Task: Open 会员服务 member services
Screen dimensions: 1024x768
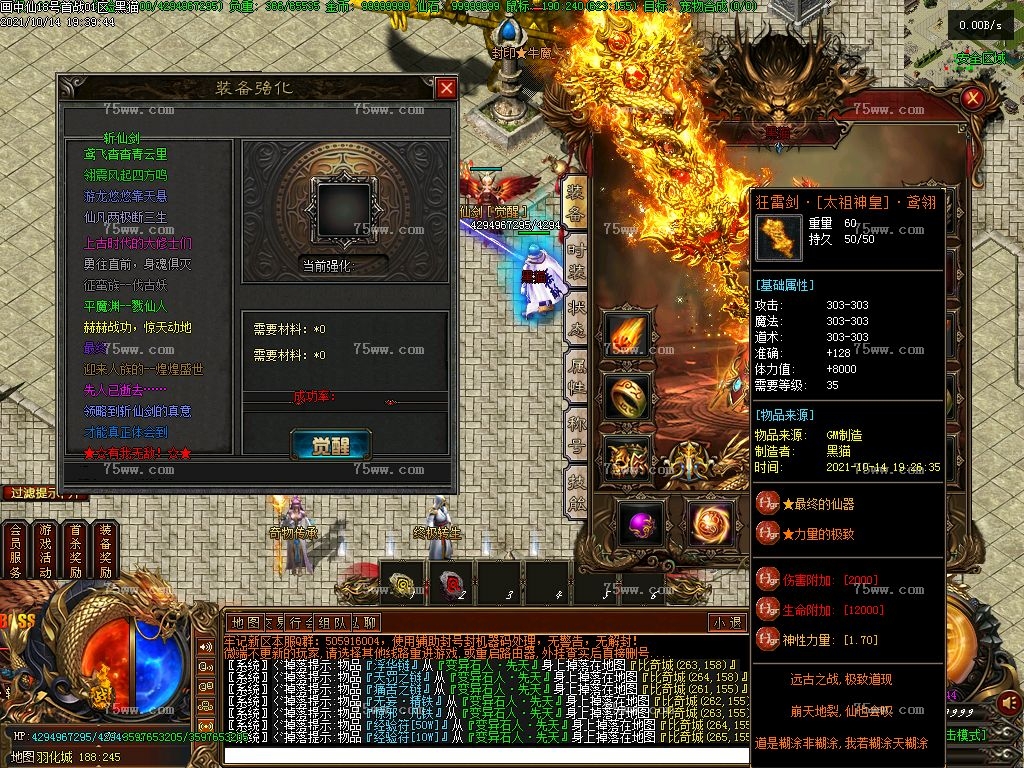Action: (15, 550)
